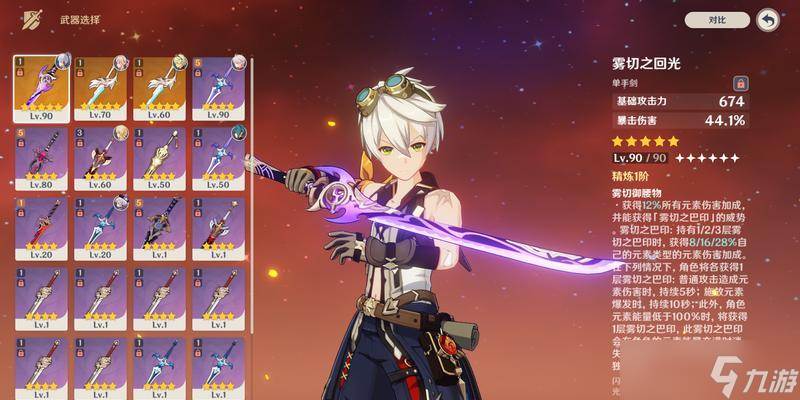The image size is (800, 400).
Task: Go back with the return arrow button
Action: pos(768,19)
